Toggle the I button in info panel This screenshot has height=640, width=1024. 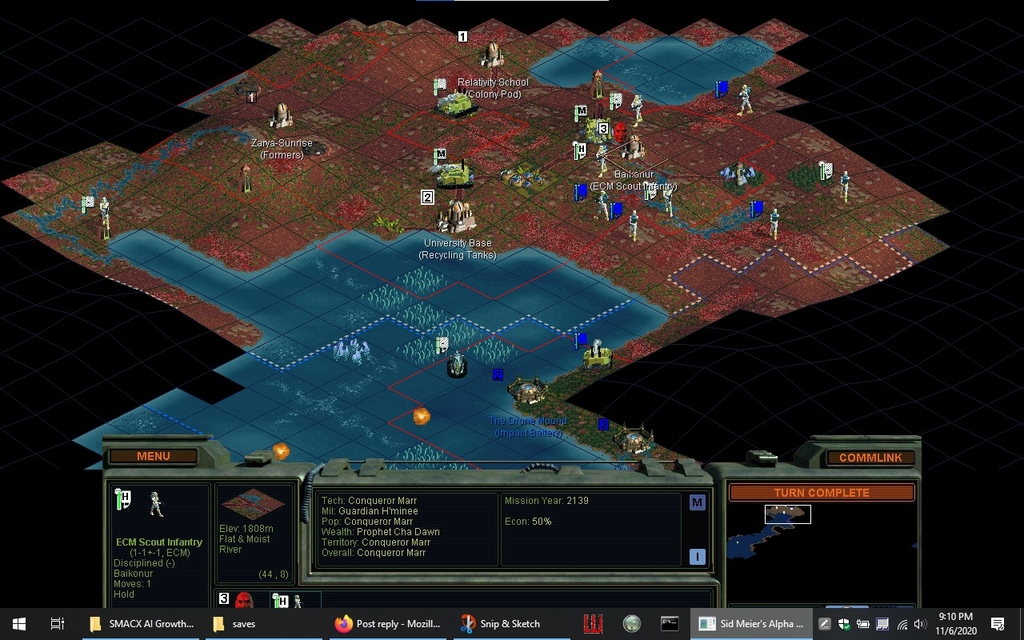(697, 557)
